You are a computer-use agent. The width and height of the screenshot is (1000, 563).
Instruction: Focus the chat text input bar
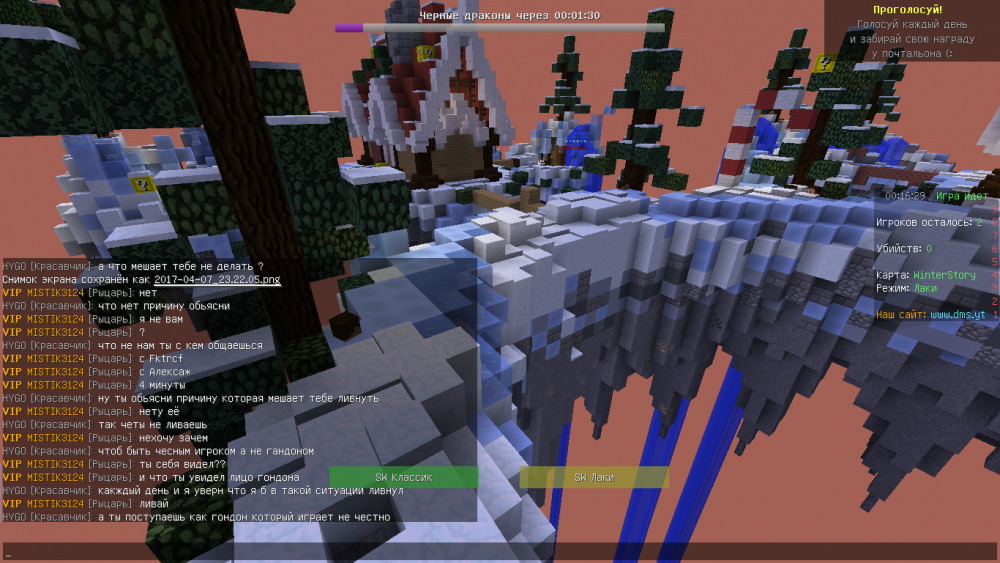(500, 552)
